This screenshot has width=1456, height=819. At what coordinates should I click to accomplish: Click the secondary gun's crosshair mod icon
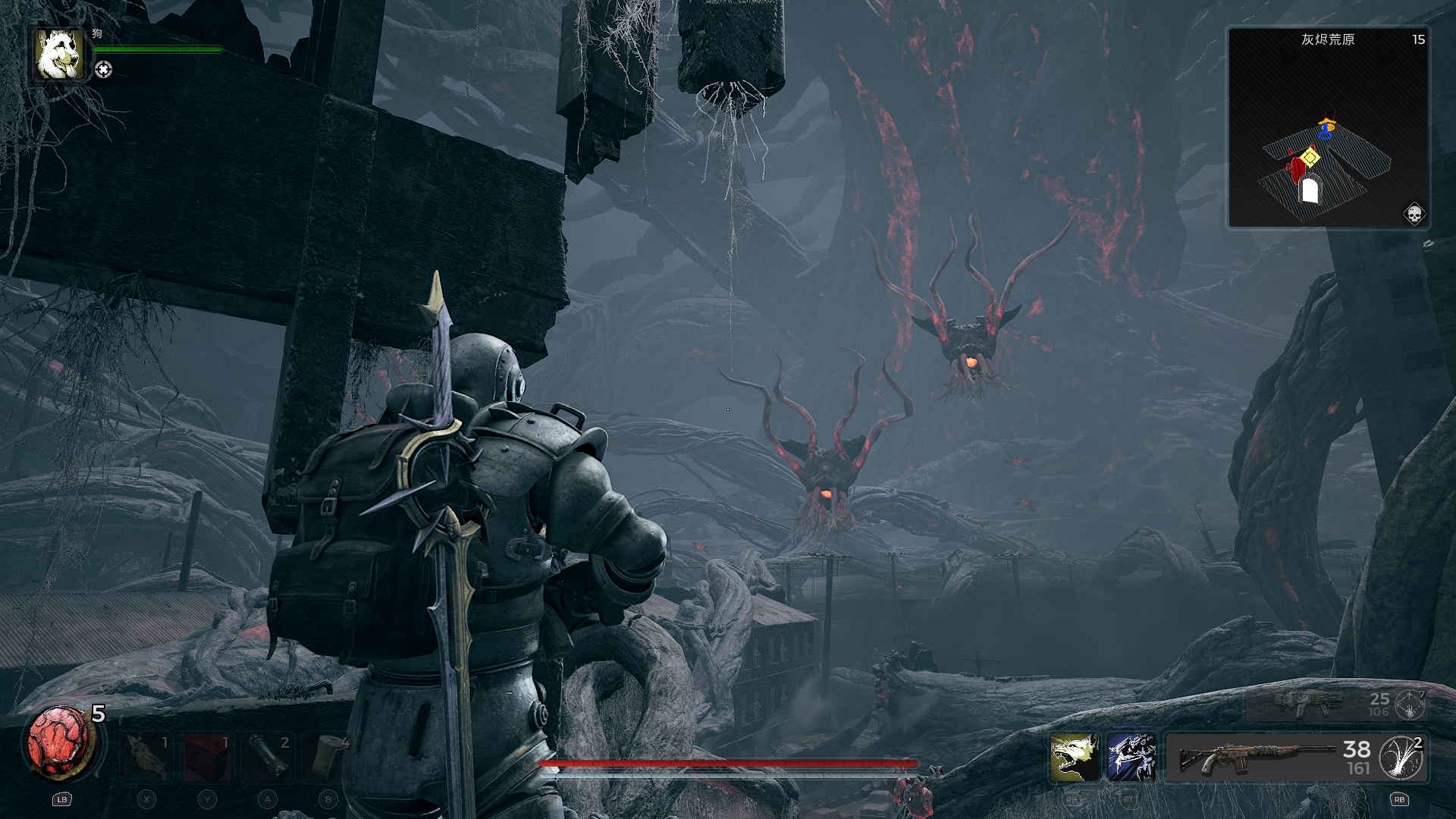pos(1410,705)
